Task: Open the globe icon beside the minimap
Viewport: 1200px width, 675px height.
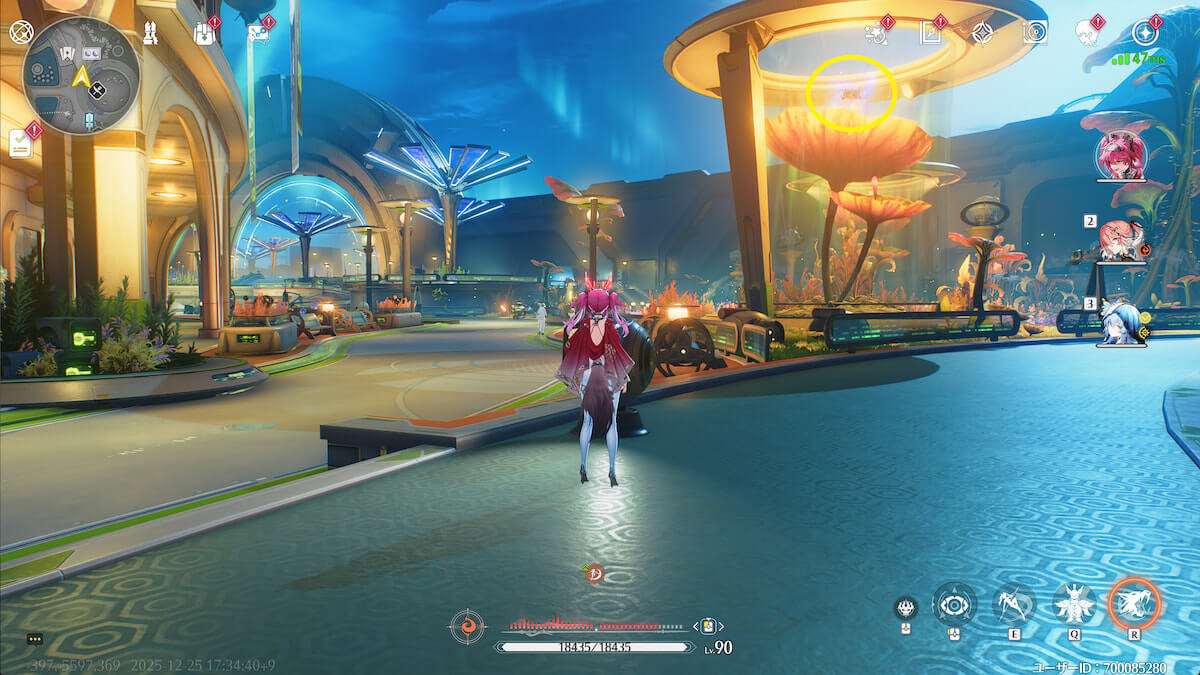Action: pyautogui.click(x=21, y=32)
